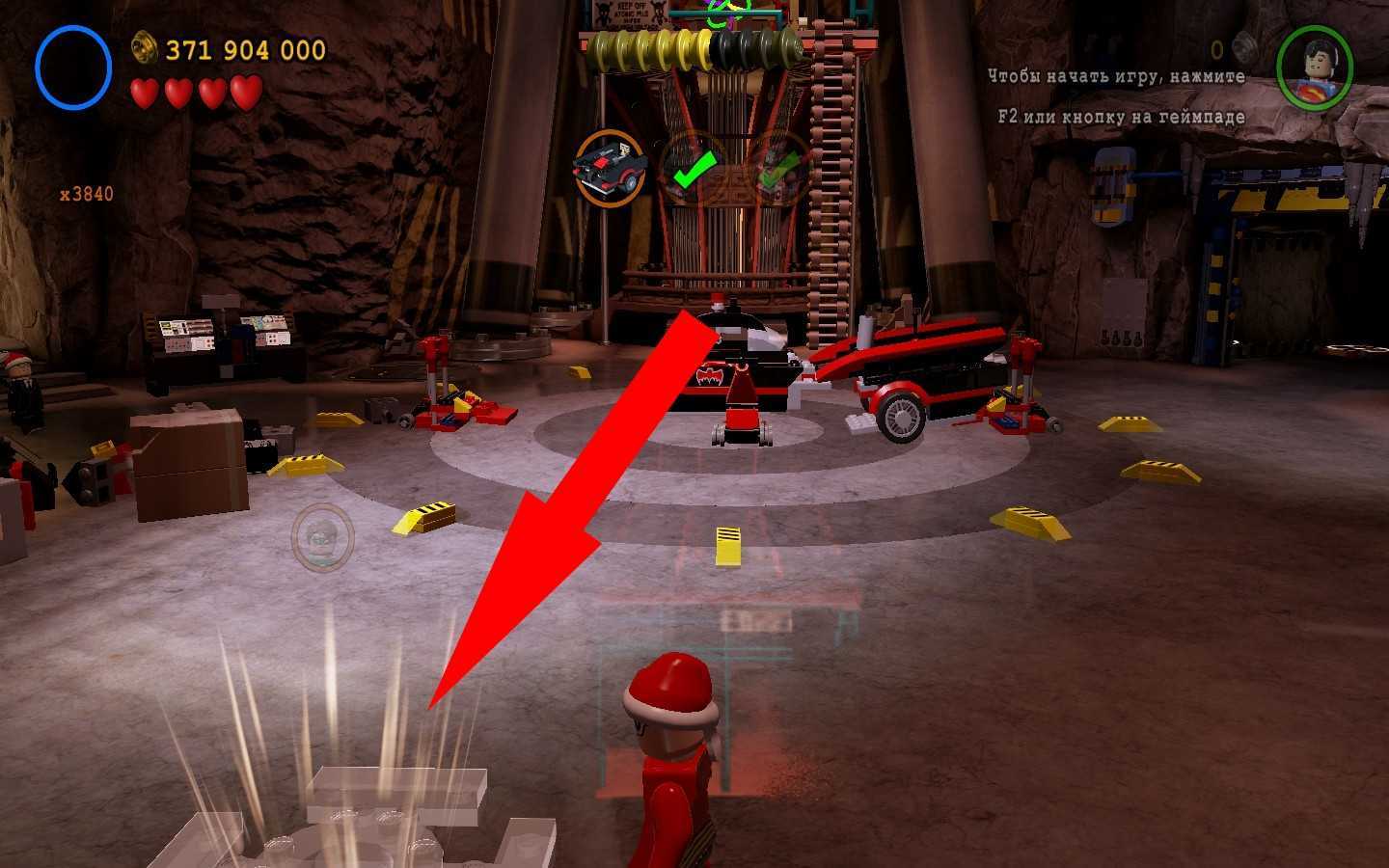
Task: Select the empty blue player one portrait
Action: [x=73, y=68]
